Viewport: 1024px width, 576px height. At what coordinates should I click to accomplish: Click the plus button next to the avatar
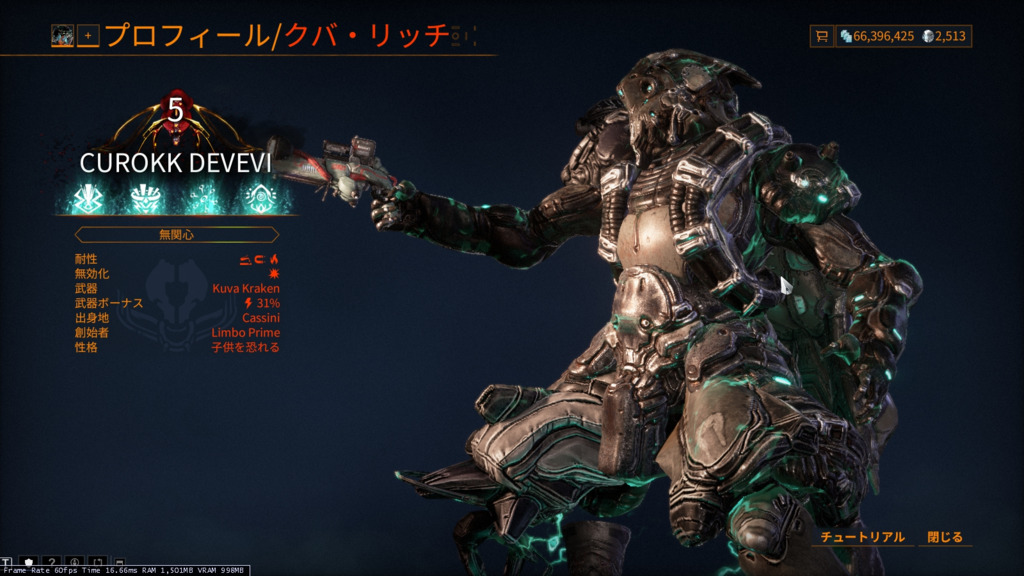click(88, 36)
